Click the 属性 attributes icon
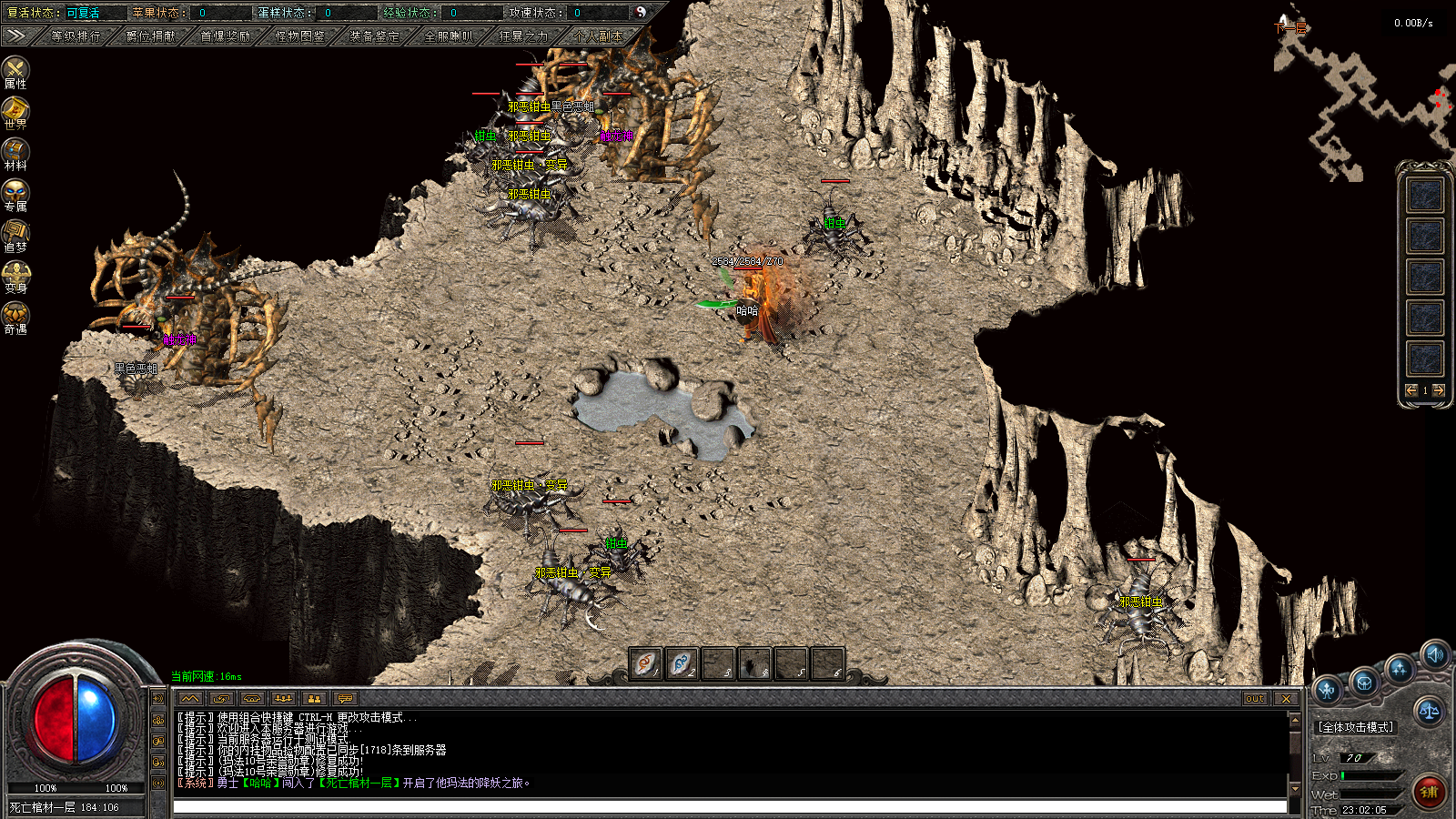Viewport: 1456px width, 819px height. coord(15,71)
